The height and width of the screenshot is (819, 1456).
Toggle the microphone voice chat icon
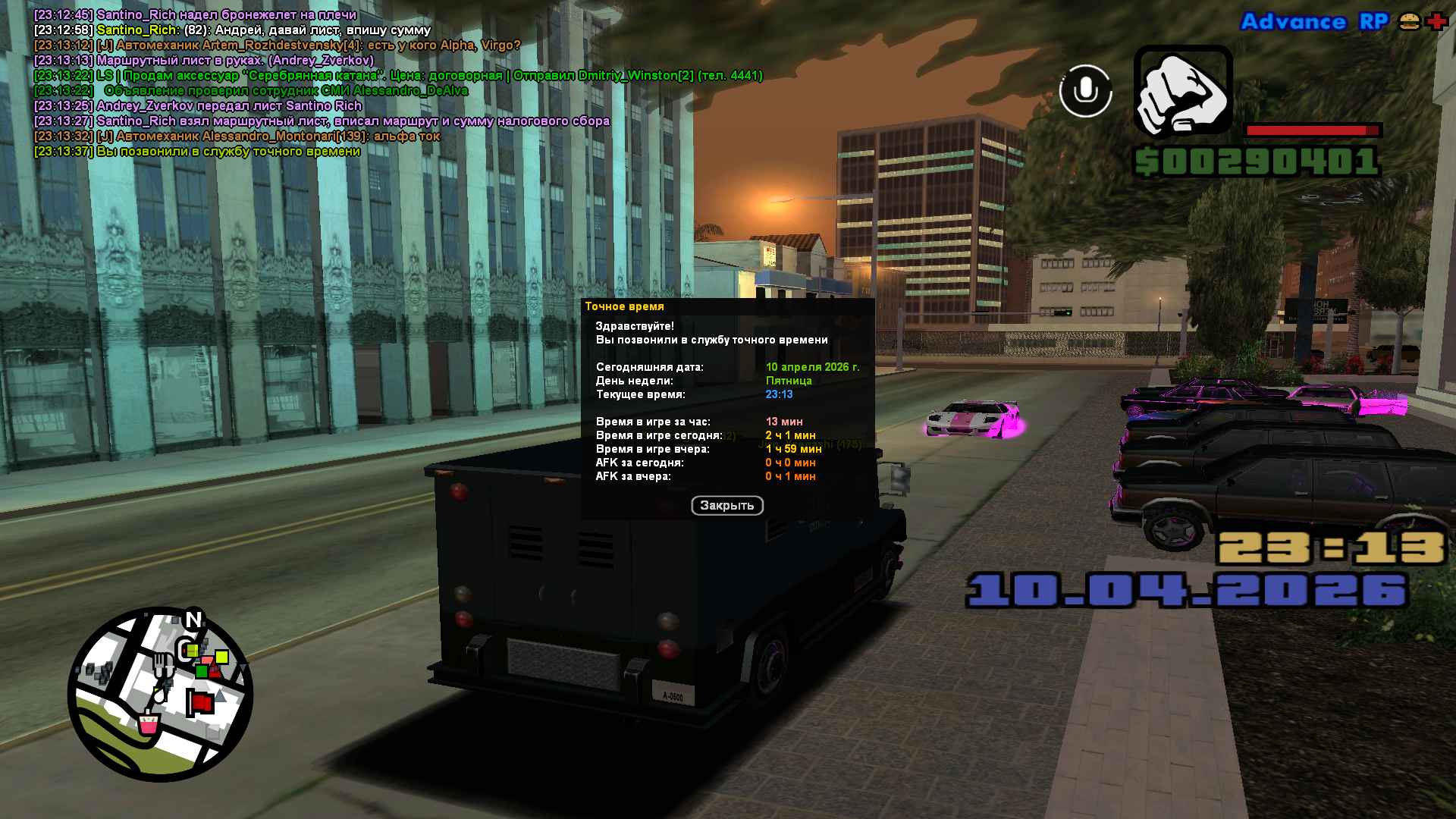point(1085,91)
